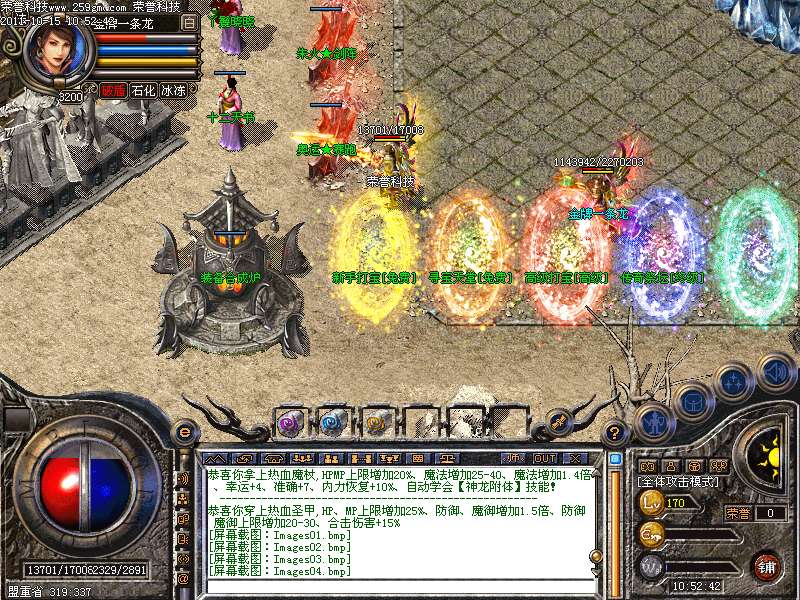The width and height of the screenshot is (800, 600).
Task: Open the 铺 shop button
Action: (767, 566)
